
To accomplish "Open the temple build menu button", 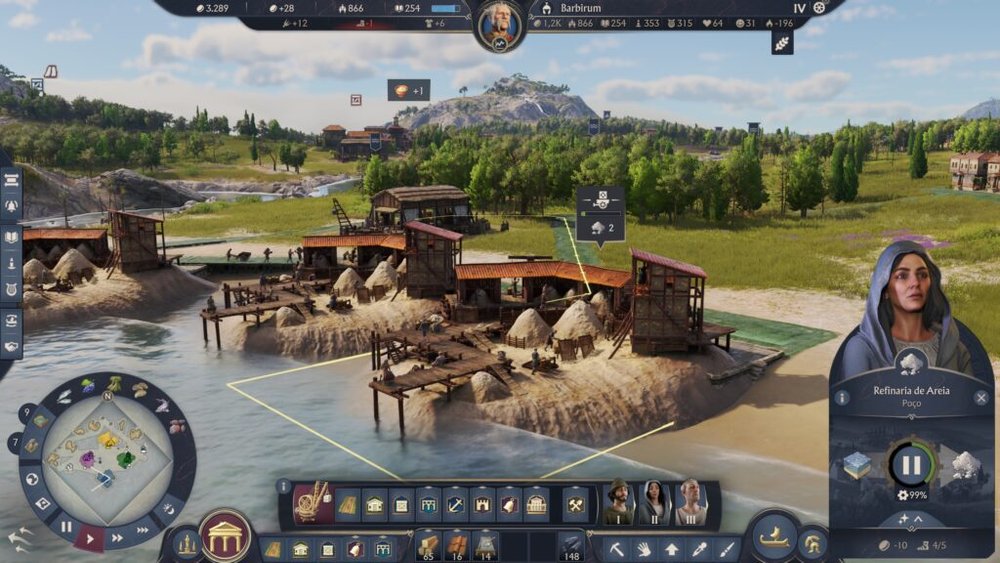I will [x=227, y=536].
